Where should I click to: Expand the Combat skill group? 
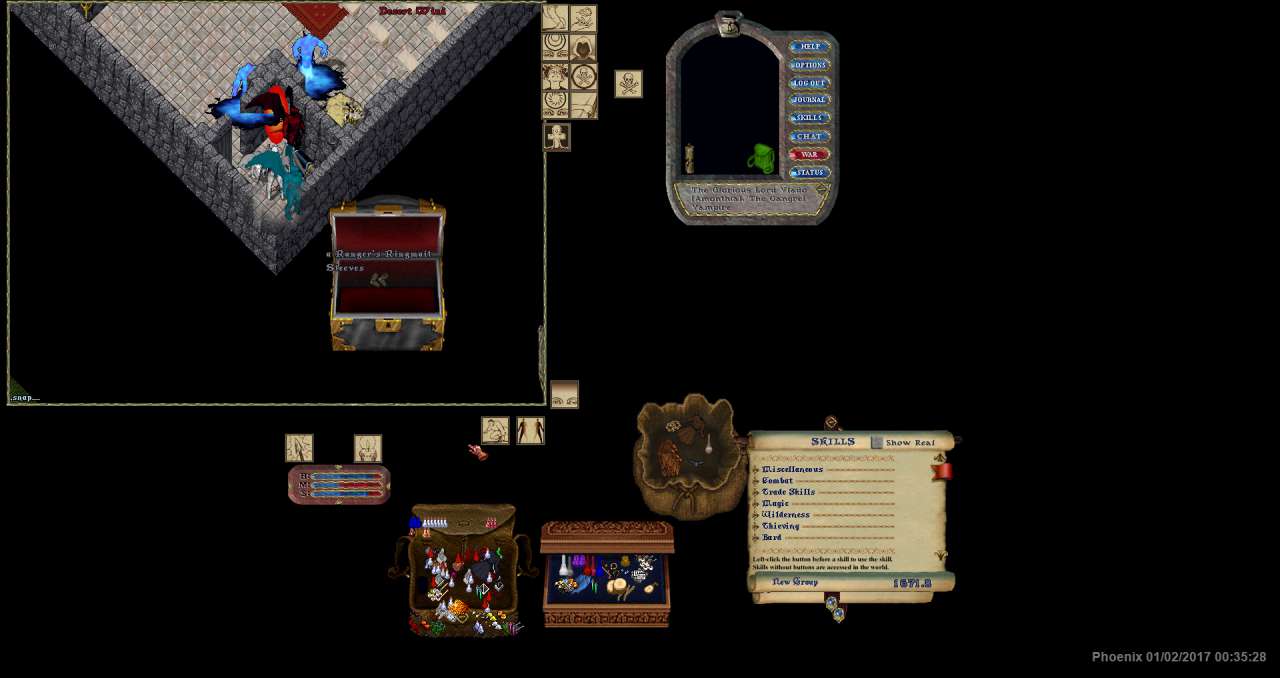(x=756, y=481)
